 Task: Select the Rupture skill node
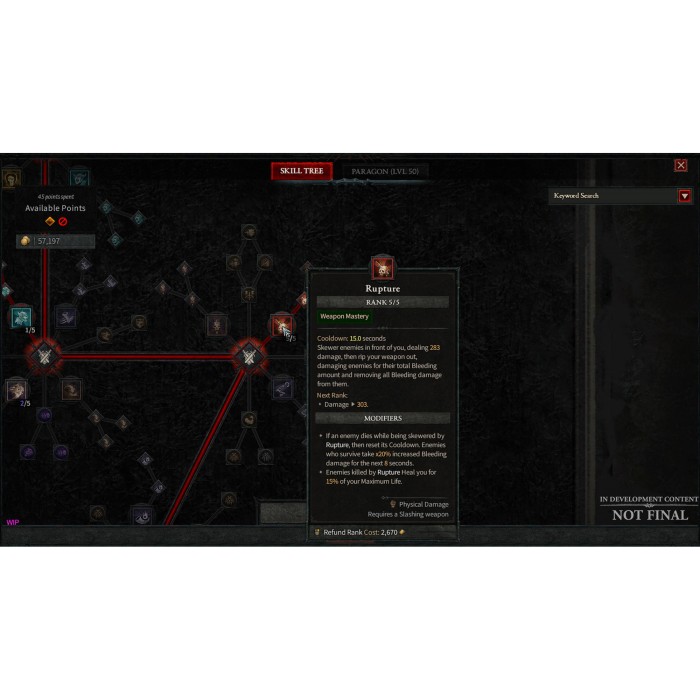[x=281, y=325]
